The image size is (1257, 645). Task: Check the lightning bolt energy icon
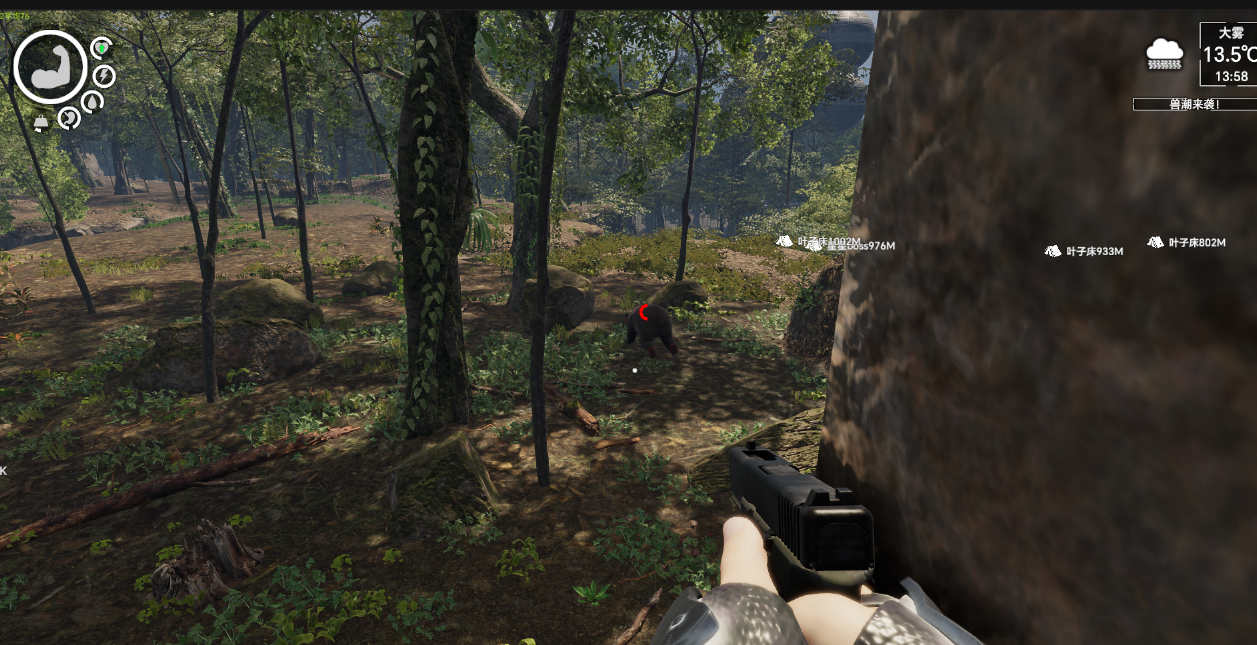coord(104,76)
